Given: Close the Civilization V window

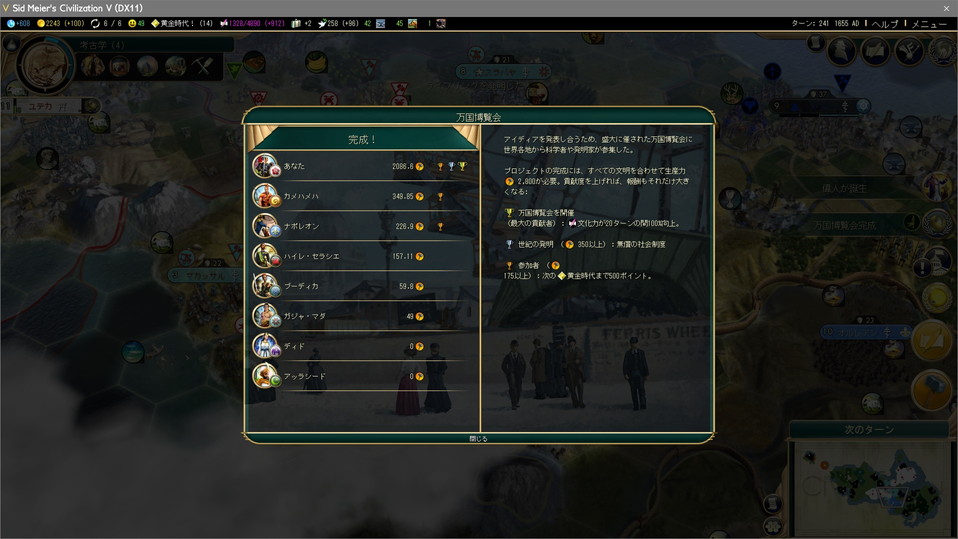Looking at the screenshot, I should 946,8.
